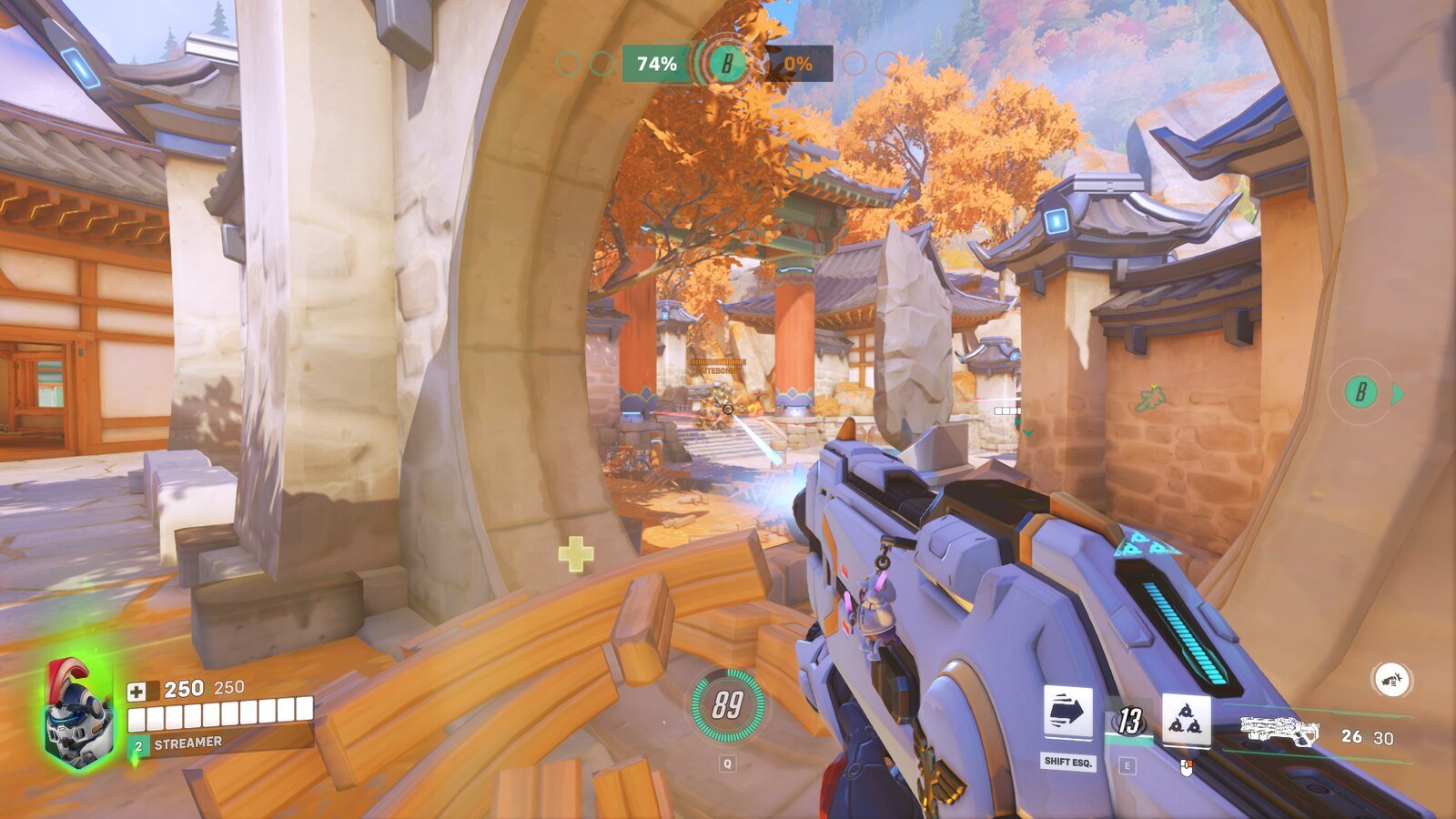Trigger the quick melee fist icon

click(x=1390, y=679)
